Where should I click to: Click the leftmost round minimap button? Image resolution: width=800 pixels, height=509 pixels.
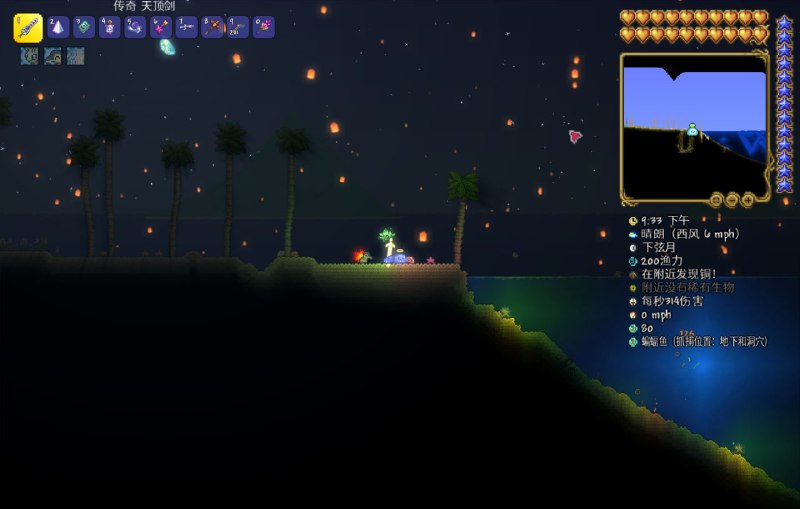pos(716,200)
